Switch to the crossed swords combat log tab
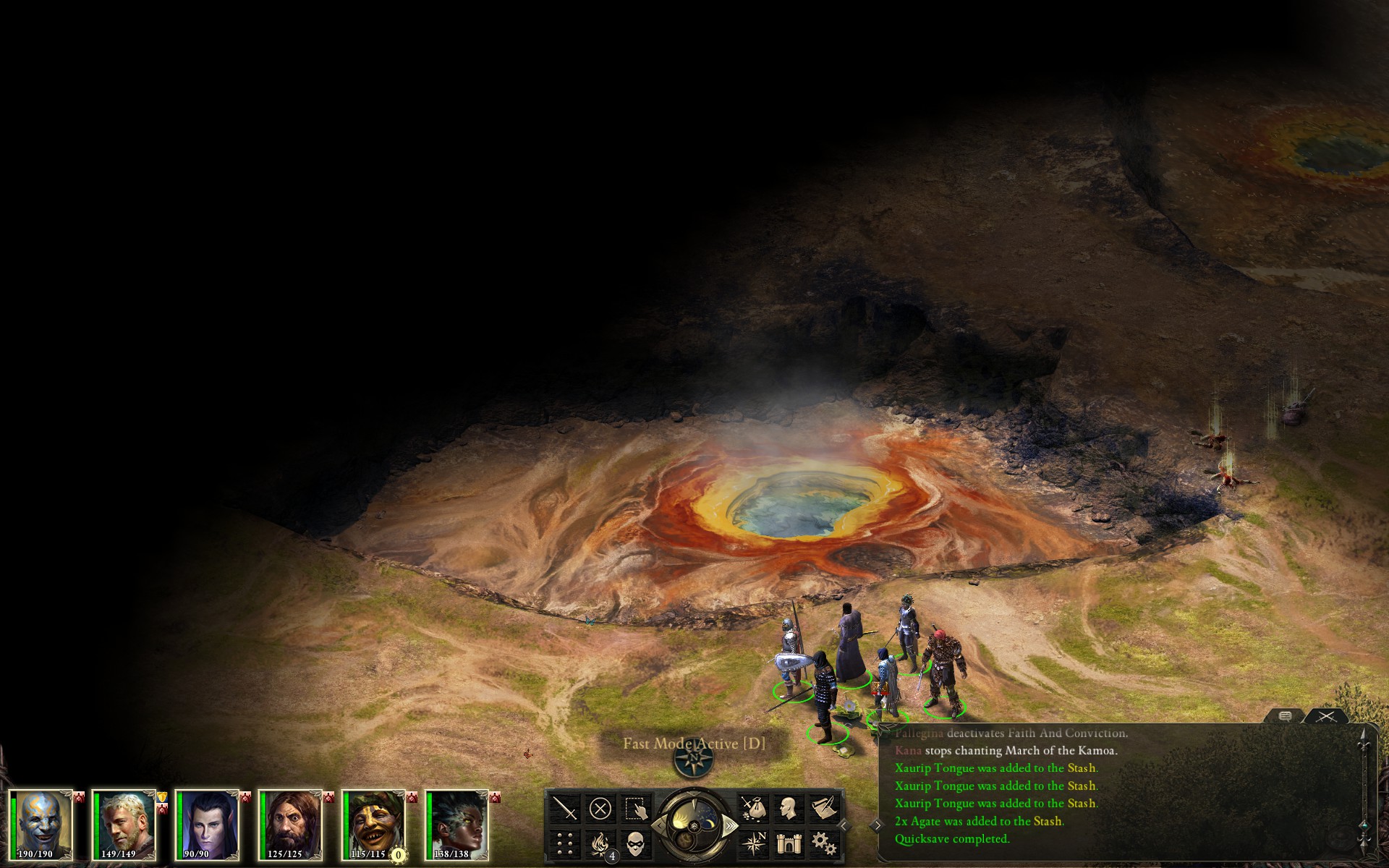 click(1326, 716)
